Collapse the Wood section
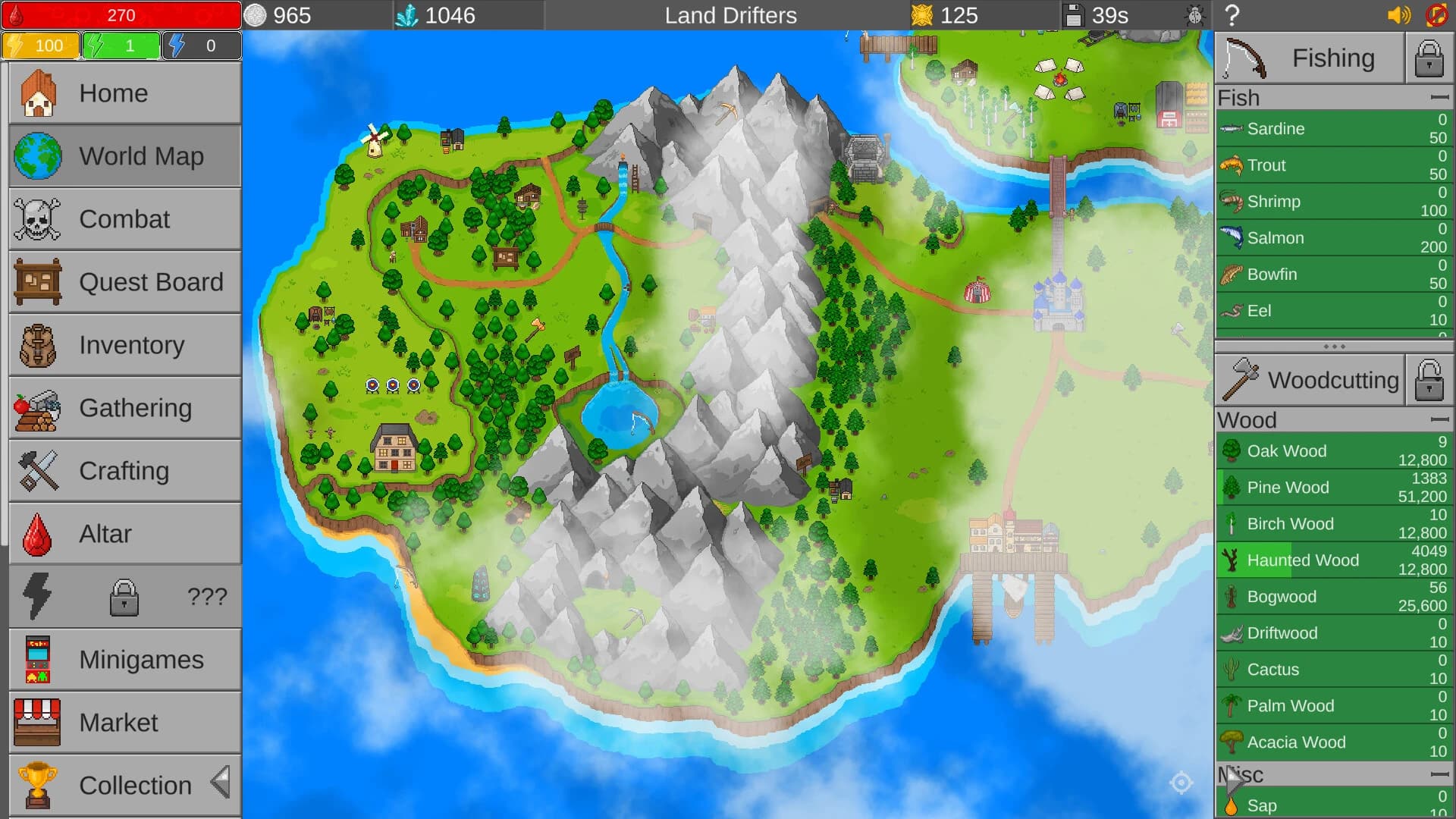This screenshot has width=1456, height=819. (x=1437, y=419)
